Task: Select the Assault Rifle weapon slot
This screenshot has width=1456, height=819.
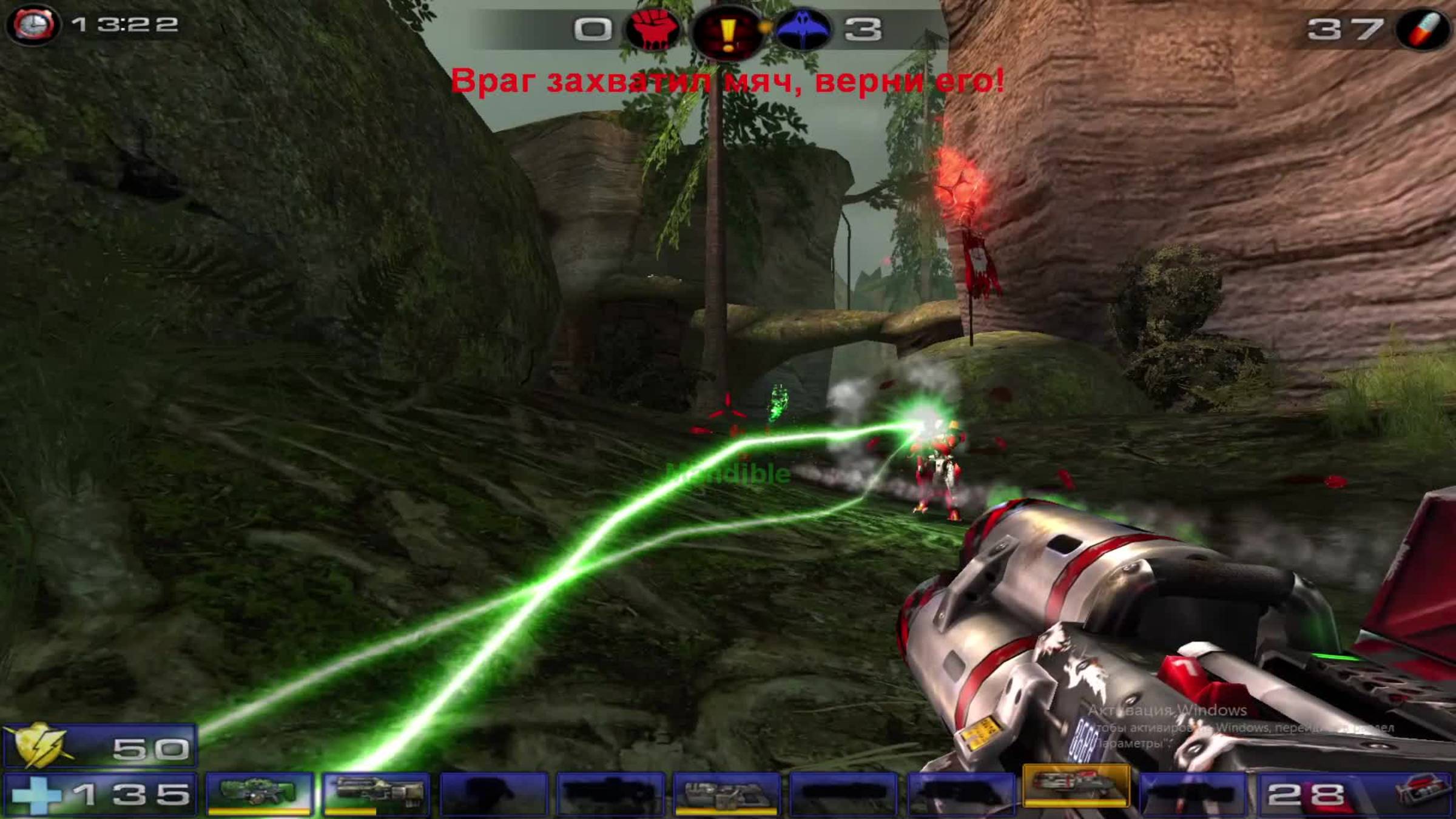Action: pyautogui.click(x=376, y=789)
